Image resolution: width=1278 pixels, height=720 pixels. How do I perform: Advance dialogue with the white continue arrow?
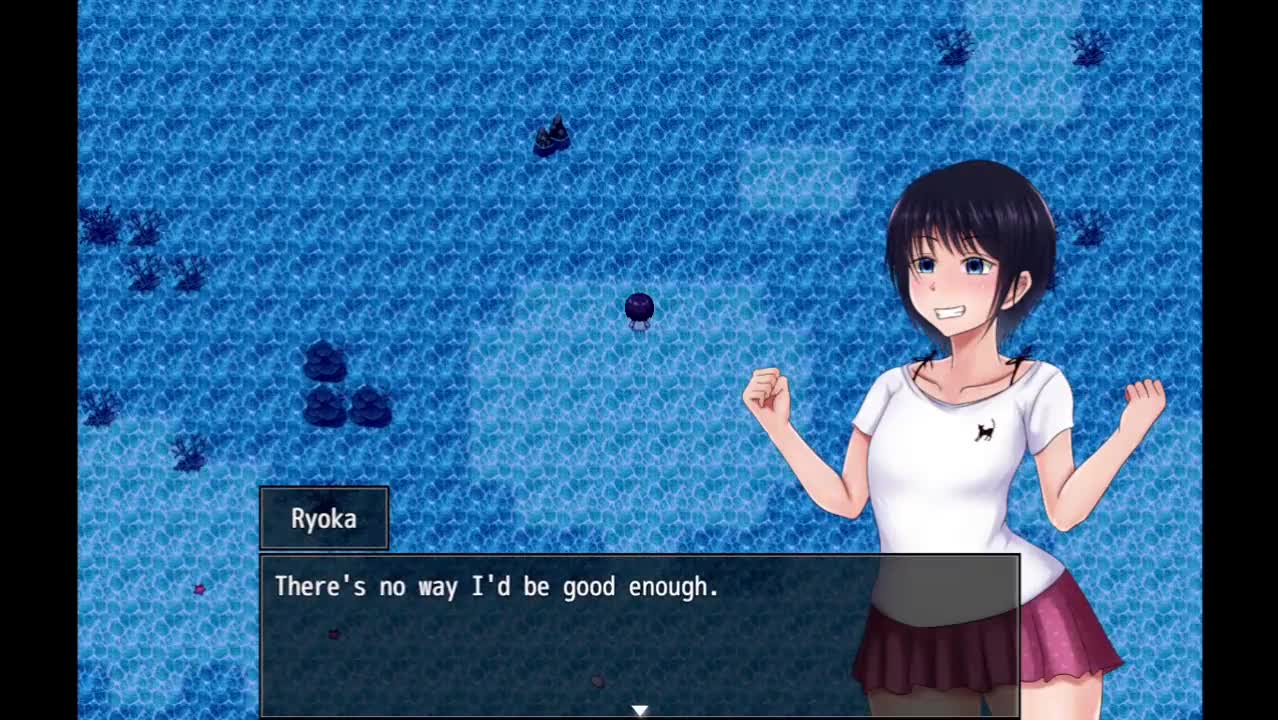(x=639, y=710)
